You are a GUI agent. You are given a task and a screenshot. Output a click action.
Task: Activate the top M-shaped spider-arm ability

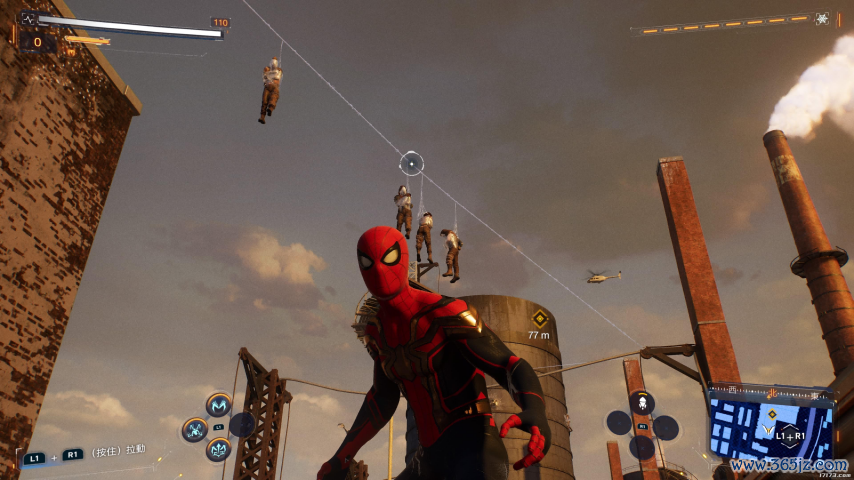[219, 405]
